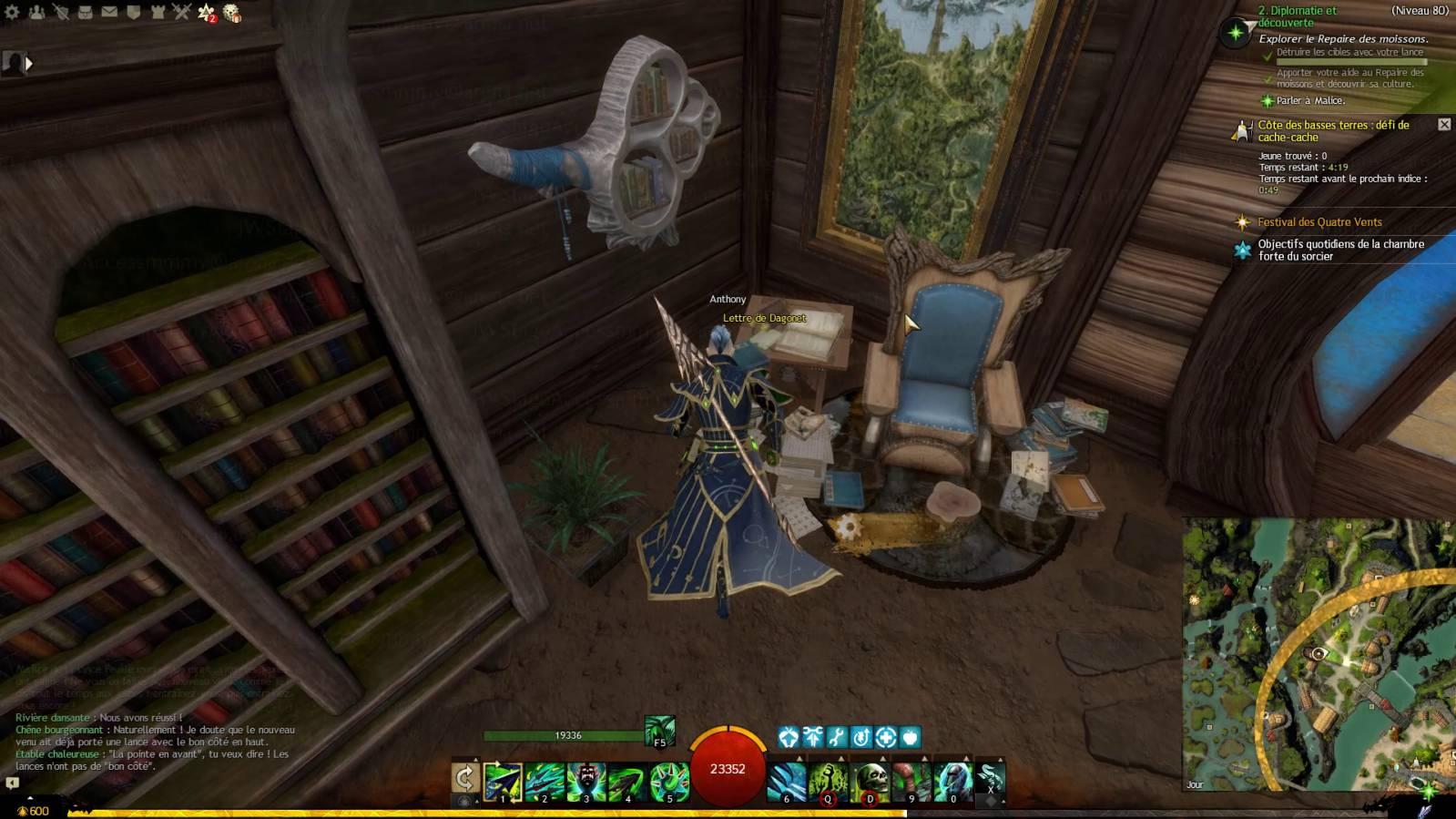
Task: Trigger the F5 shroud skill
Action: (x=659, y=732)
